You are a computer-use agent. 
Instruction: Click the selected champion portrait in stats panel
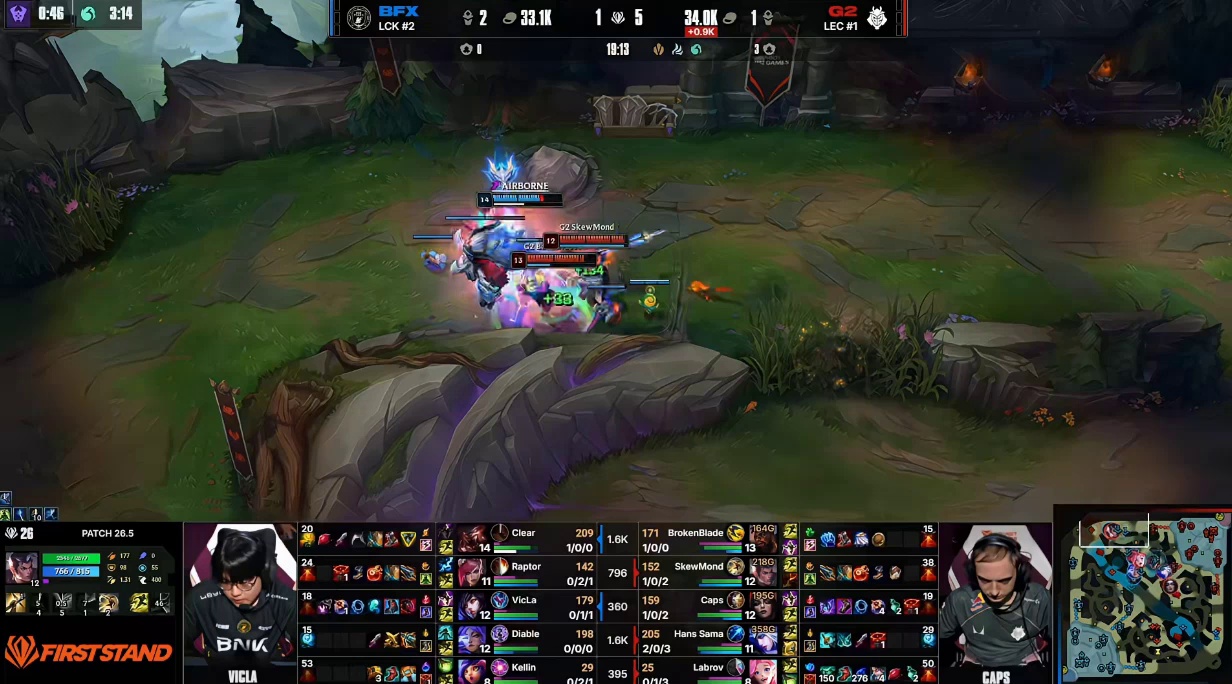coord(22,568)
